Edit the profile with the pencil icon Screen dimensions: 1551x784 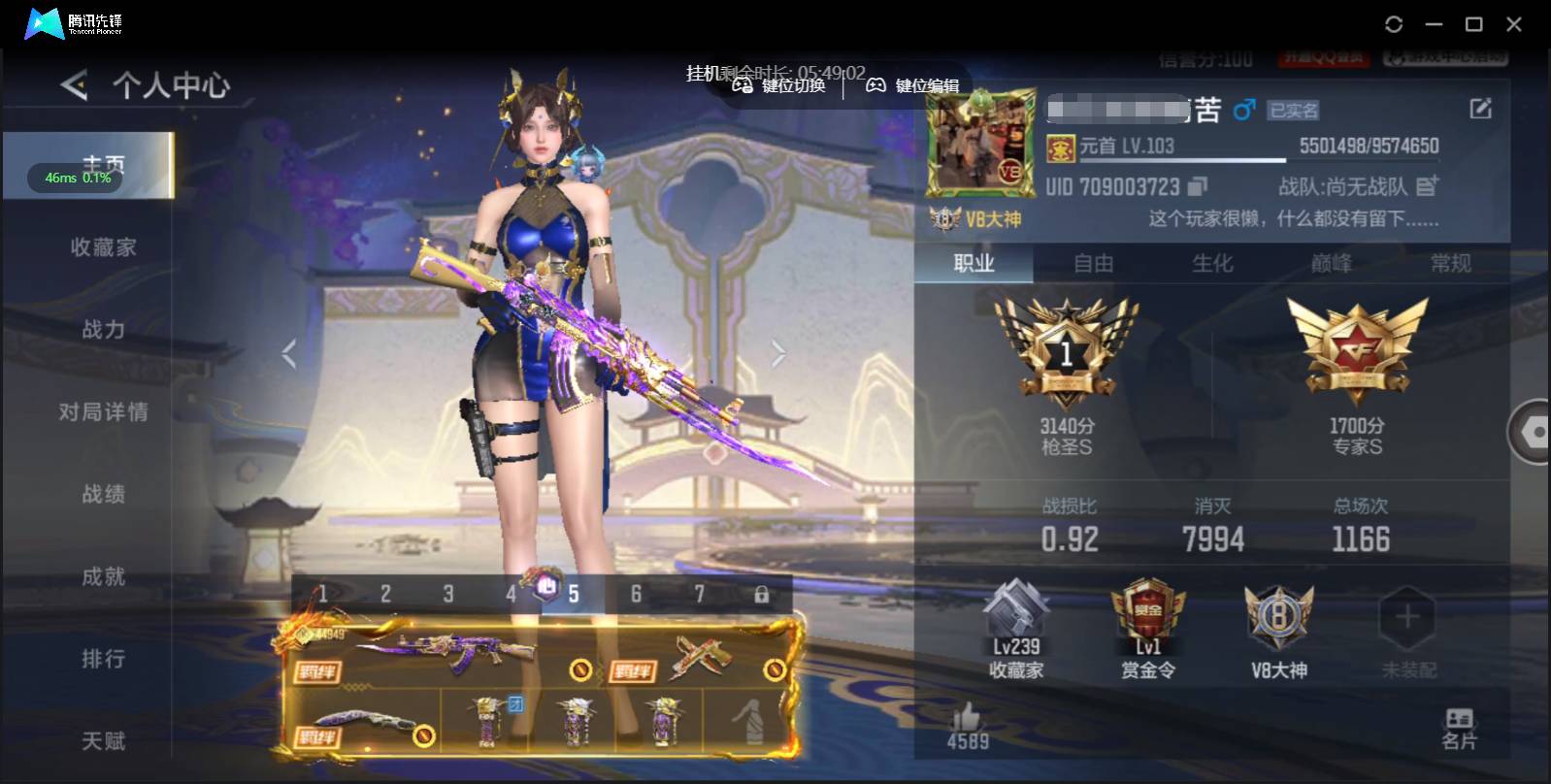1480,109
